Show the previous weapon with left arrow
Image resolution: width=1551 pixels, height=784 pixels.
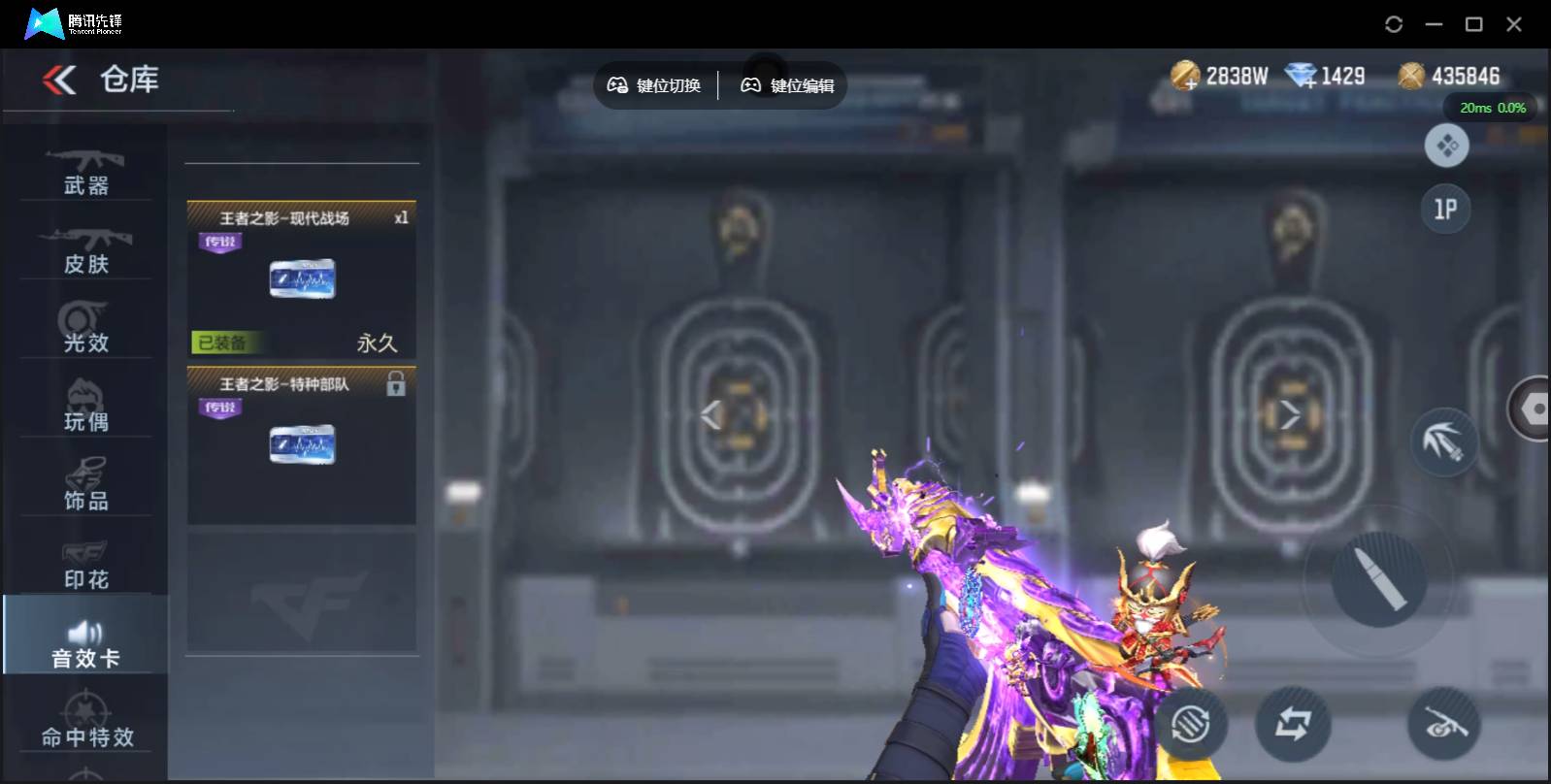point(711,415)
